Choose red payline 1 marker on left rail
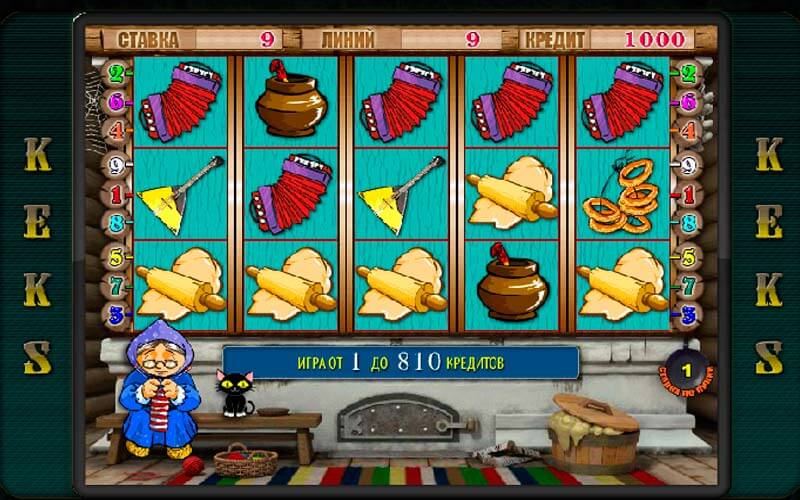The width and height of the screenshot is (800, 500). [x=115, y=193]
